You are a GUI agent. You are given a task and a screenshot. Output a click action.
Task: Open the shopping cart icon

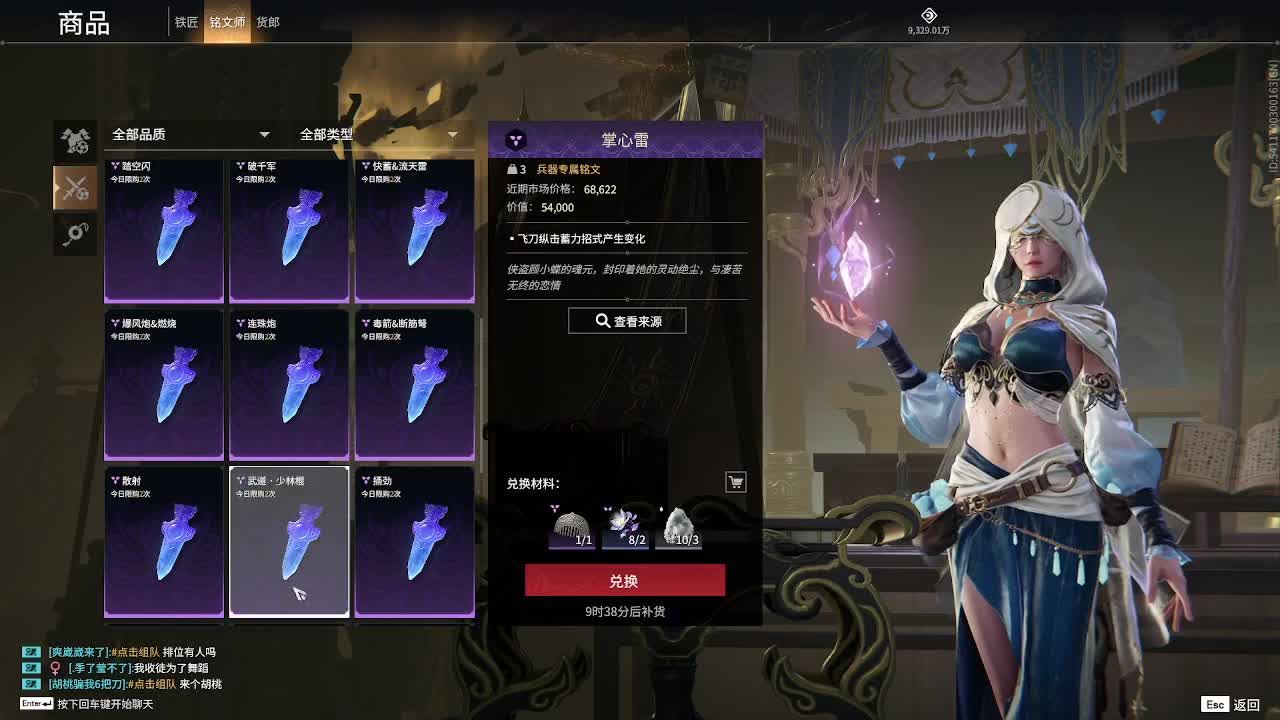[x=735, y=482]
